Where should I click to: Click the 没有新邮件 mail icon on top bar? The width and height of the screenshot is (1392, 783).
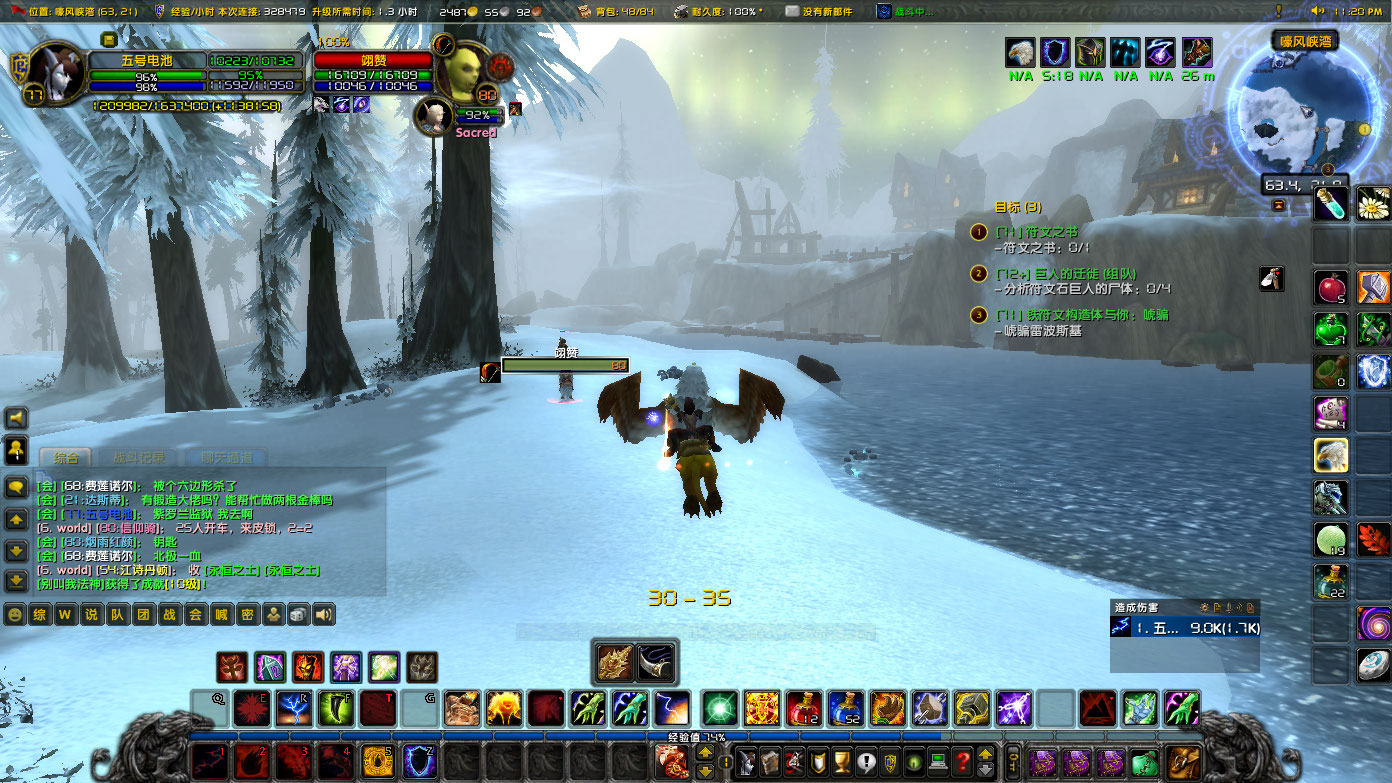[790, 12]
